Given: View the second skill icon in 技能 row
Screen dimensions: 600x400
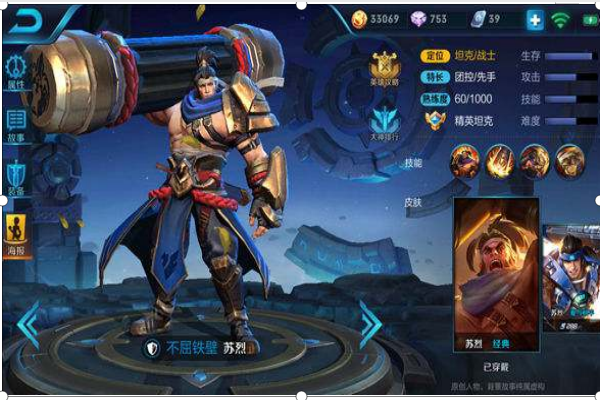Looking at the screenshot, I should pos(499,160).
